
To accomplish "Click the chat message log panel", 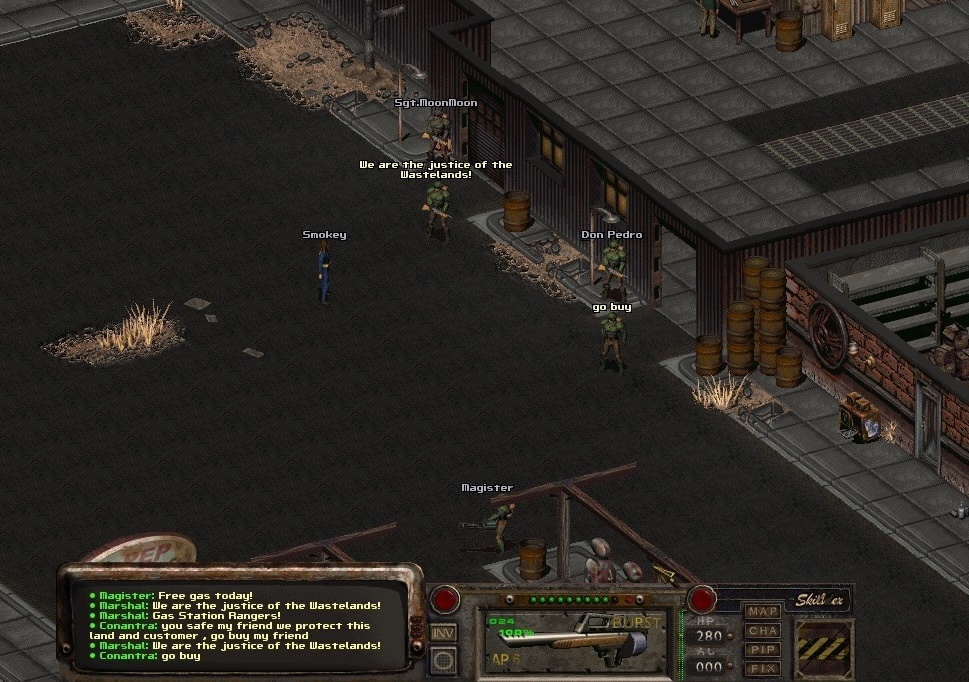I will 240,626.
